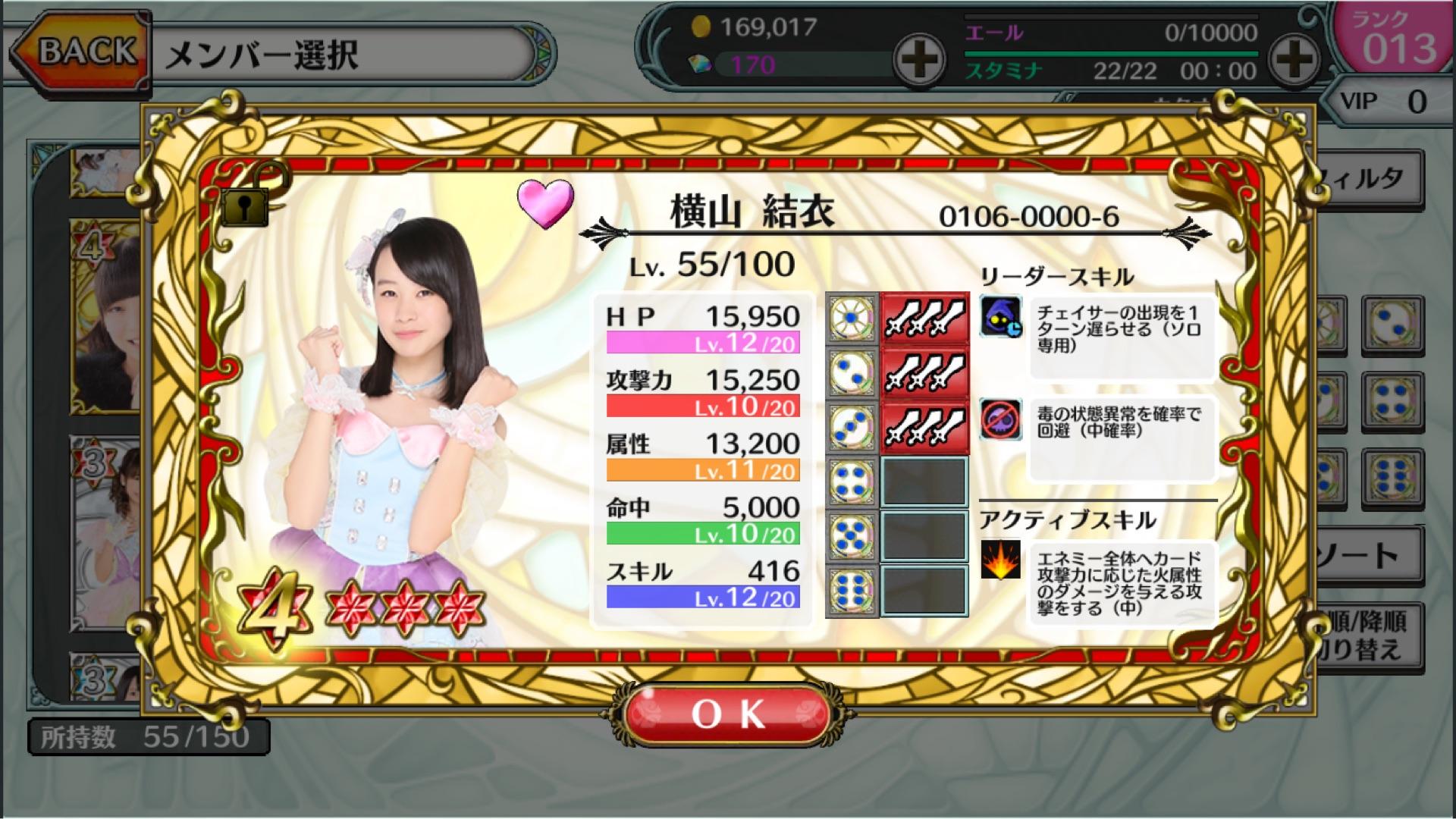Go back with the BACK arrow button
The image size is (1456, 819).
click(x=80, y=52)
